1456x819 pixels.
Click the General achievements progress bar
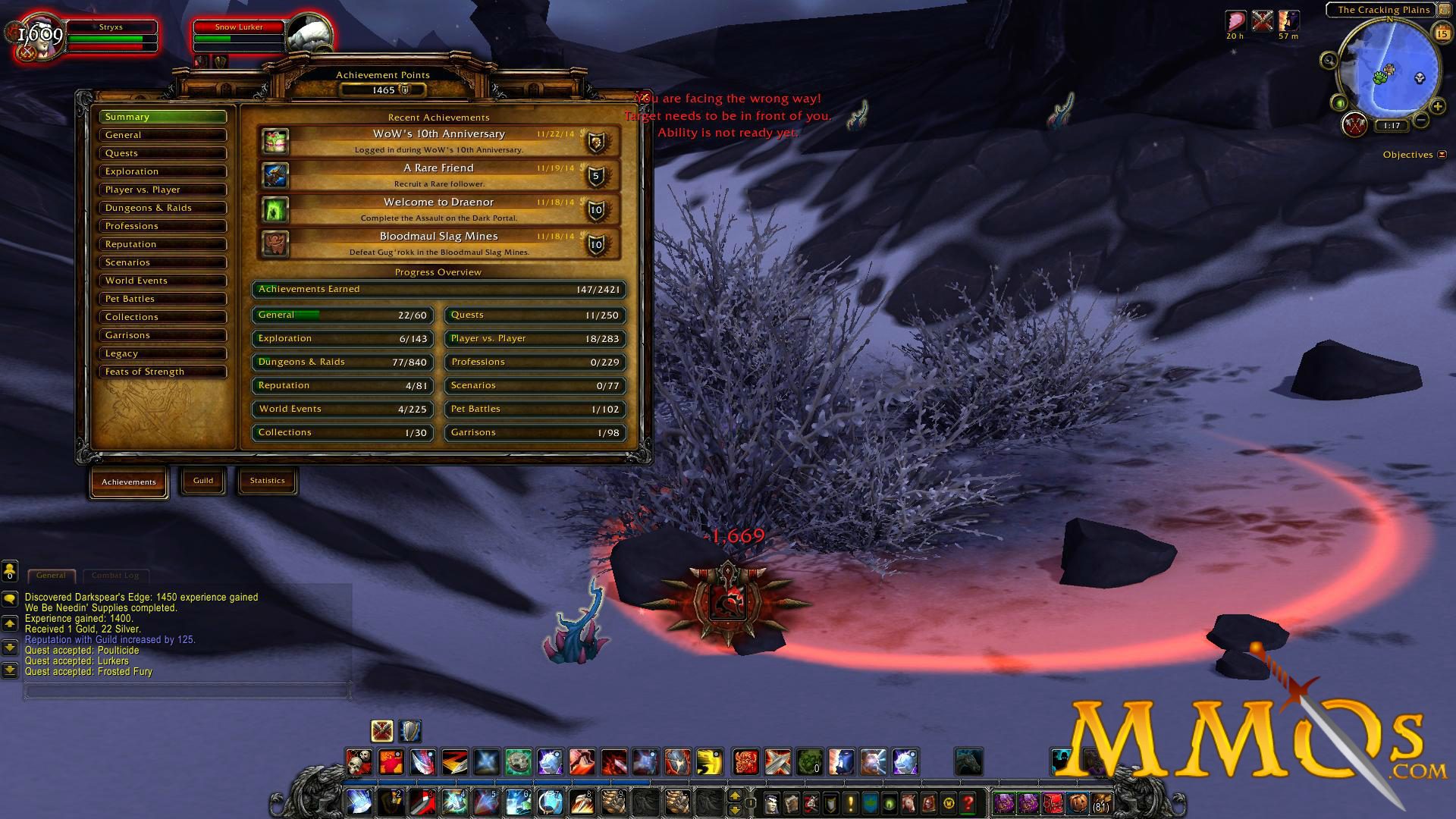341,315
